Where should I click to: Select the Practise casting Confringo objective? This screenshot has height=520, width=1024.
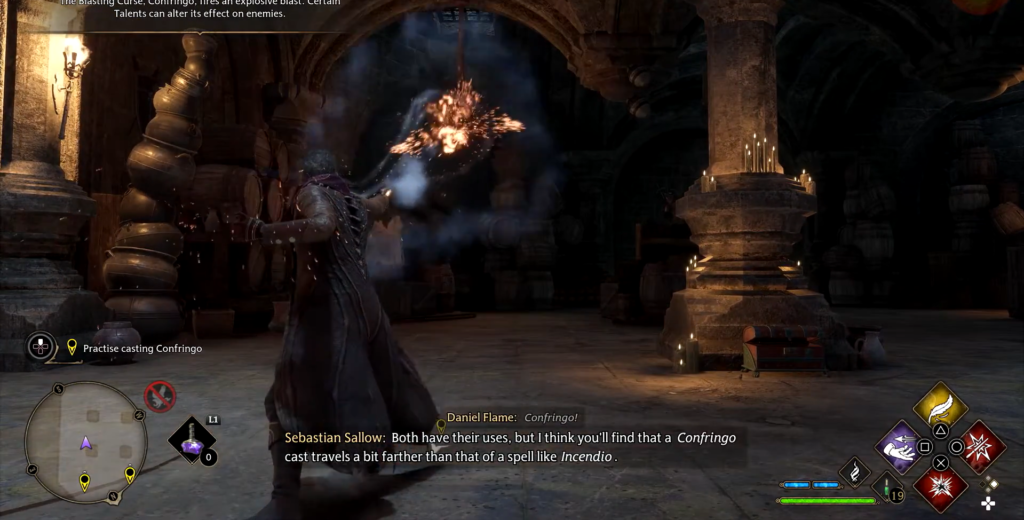click(x=142, y=348)
